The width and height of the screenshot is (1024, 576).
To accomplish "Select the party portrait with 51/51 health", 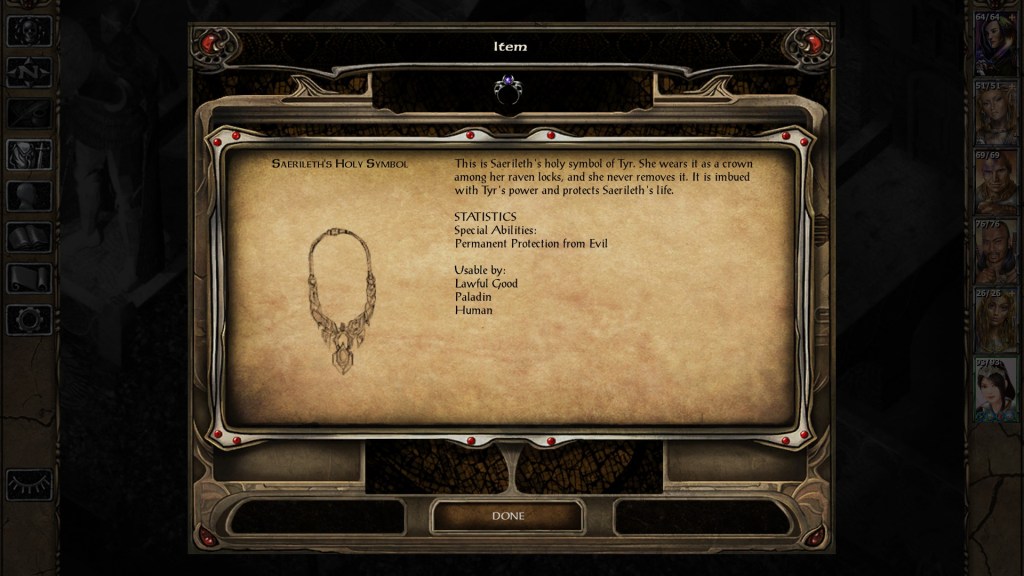I will tap(995, 112).
